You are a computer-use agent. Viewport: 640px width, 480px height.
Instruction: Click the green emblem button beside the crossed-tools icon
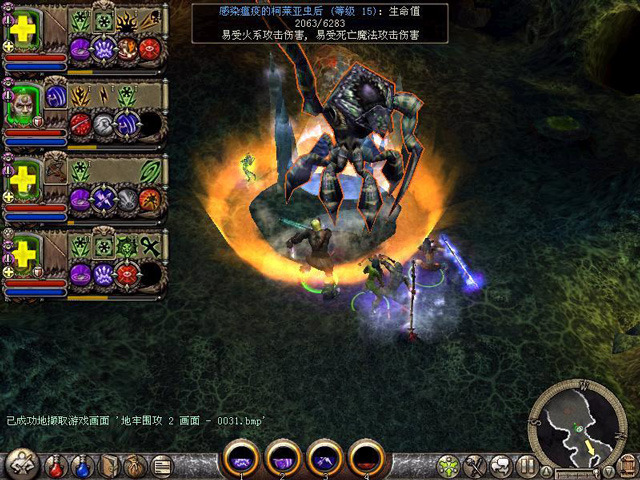point(449,466)
